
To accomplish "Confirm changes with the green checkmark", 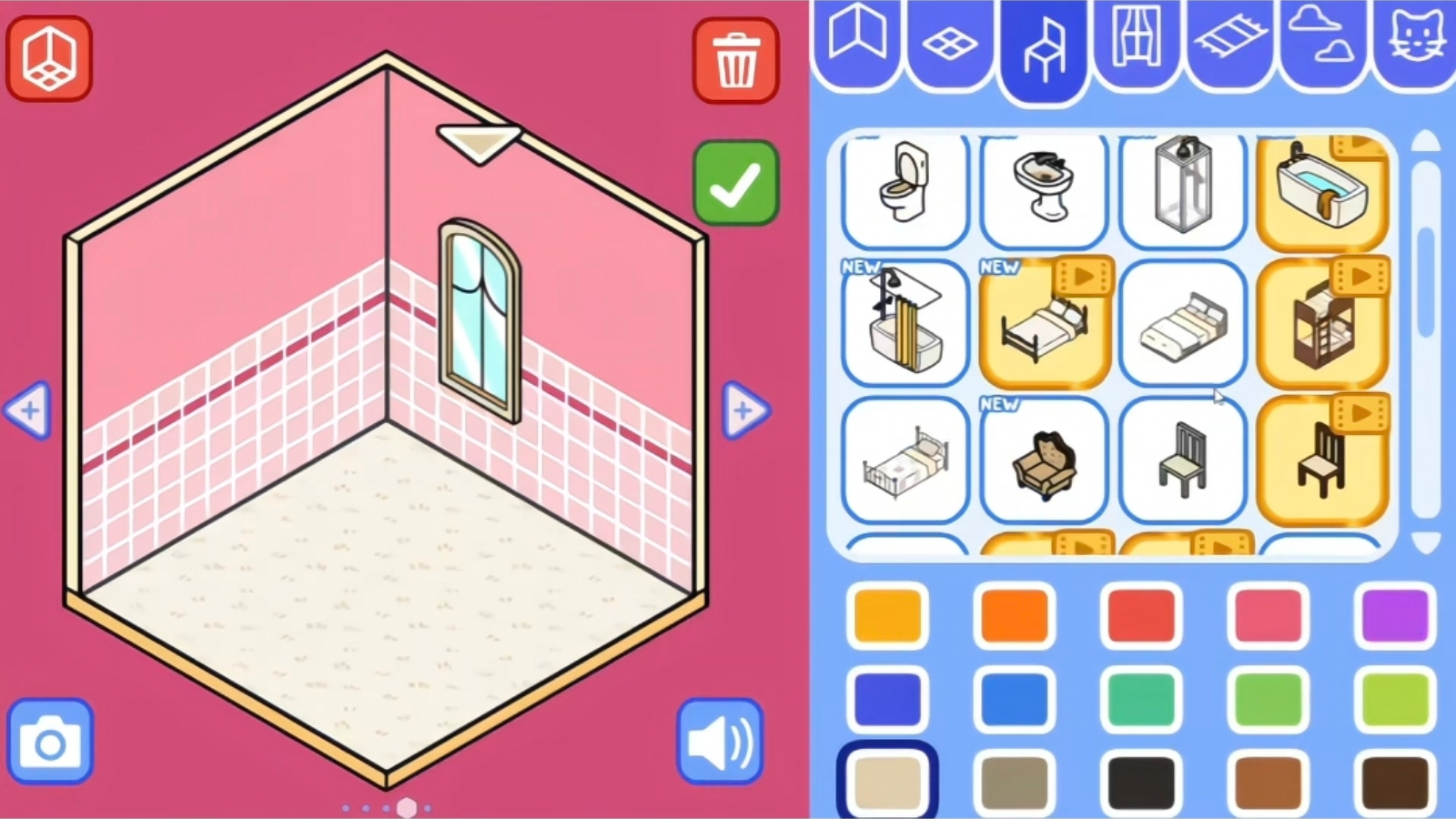I will (736, 182).
